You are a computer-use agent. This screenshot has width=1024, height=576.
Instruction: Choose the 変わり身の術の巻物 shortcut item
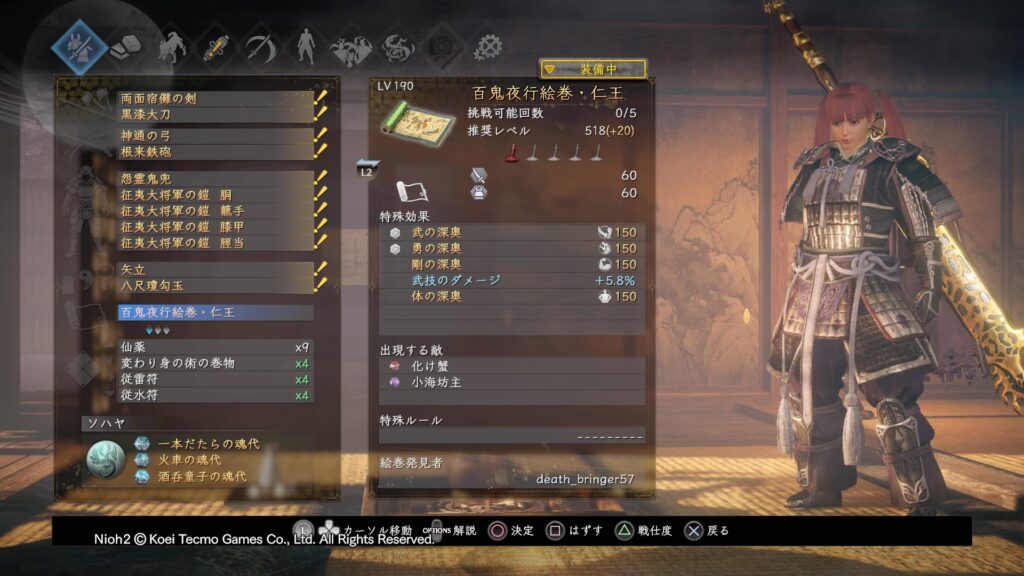point(215,363)
